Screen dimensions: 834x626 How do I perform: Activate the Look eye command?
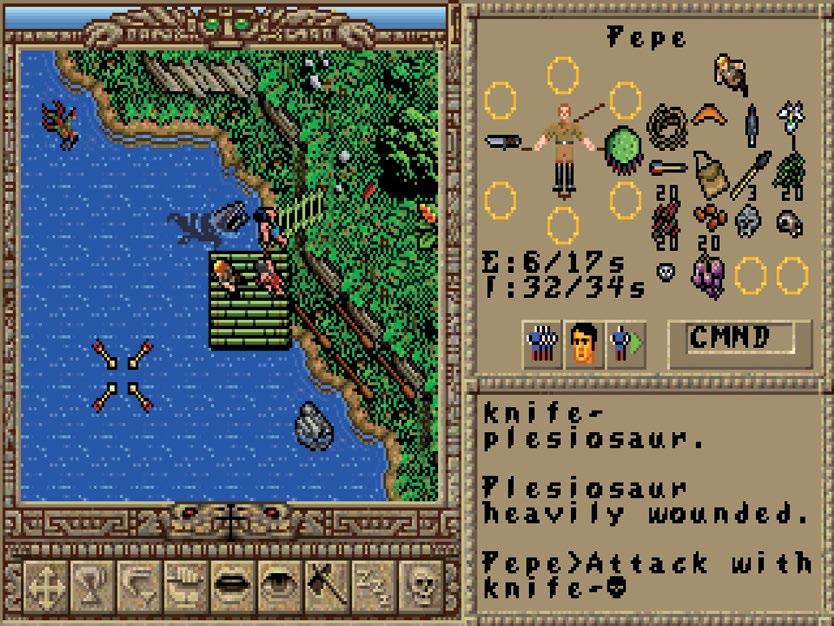[x=279, y=588]
